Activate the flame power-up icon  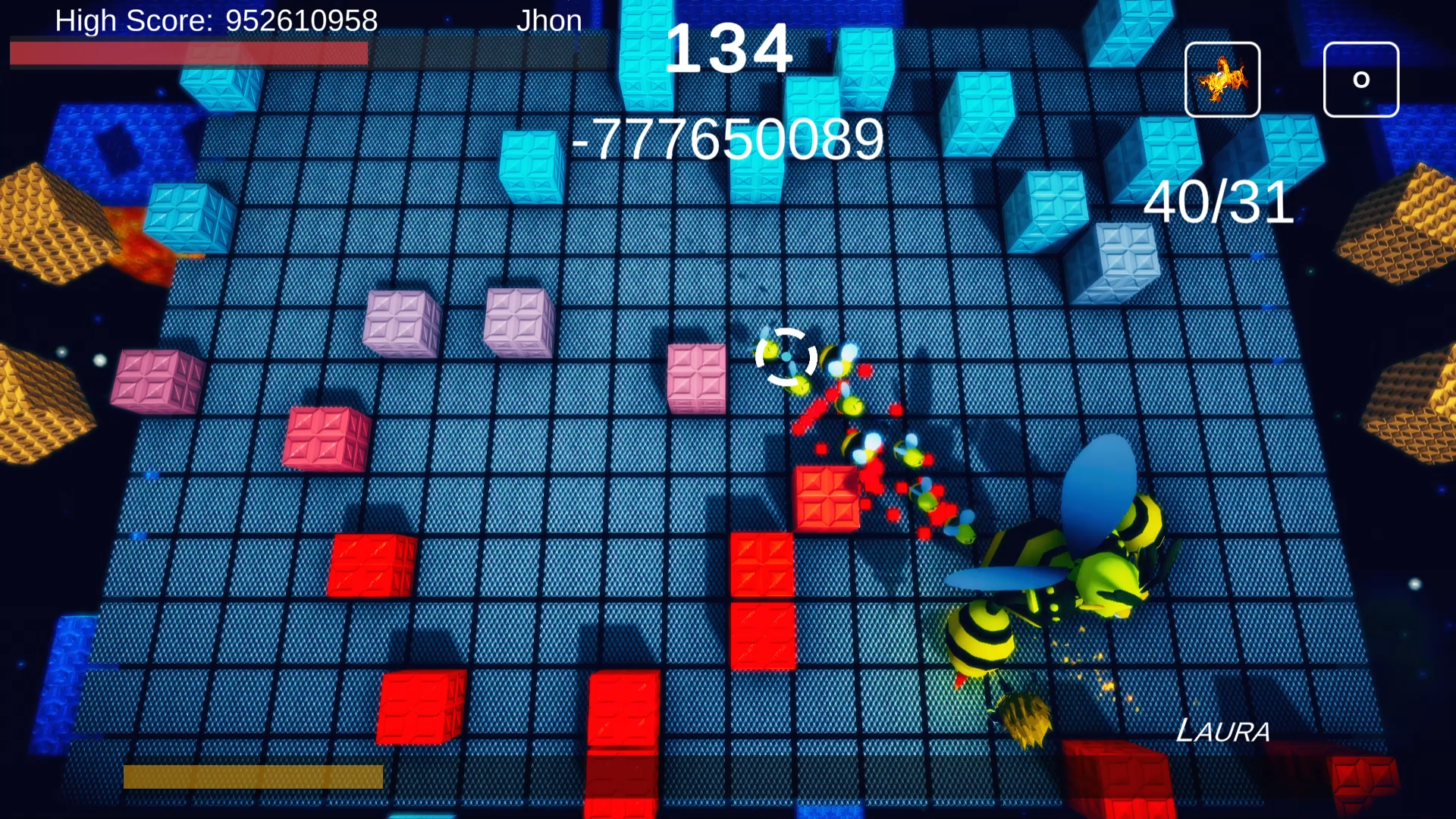[x=1222, y=80]
